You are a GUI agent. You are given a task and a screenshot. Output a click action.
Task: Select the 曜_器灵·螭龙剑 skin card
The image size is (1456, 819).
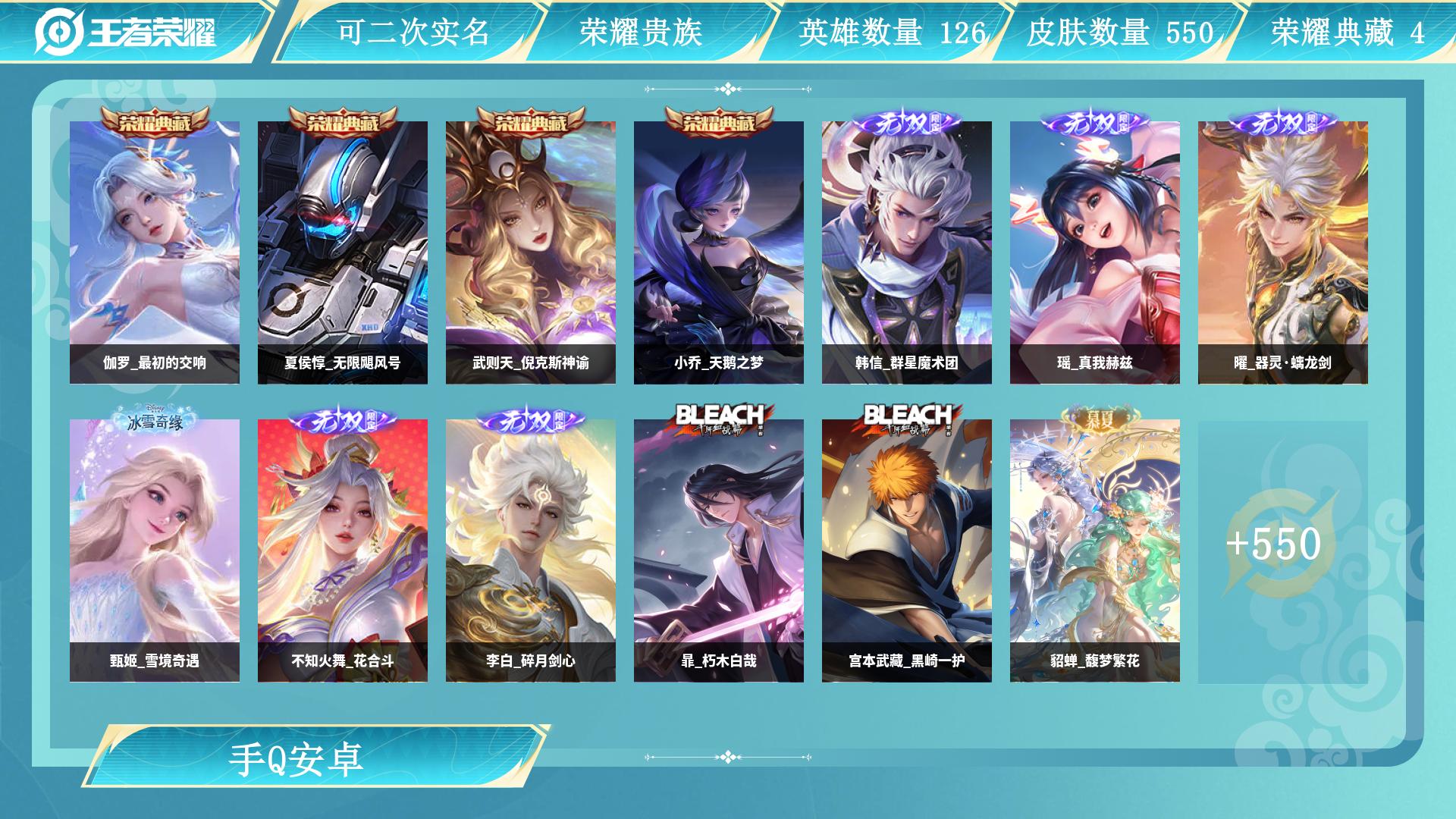1283,252
